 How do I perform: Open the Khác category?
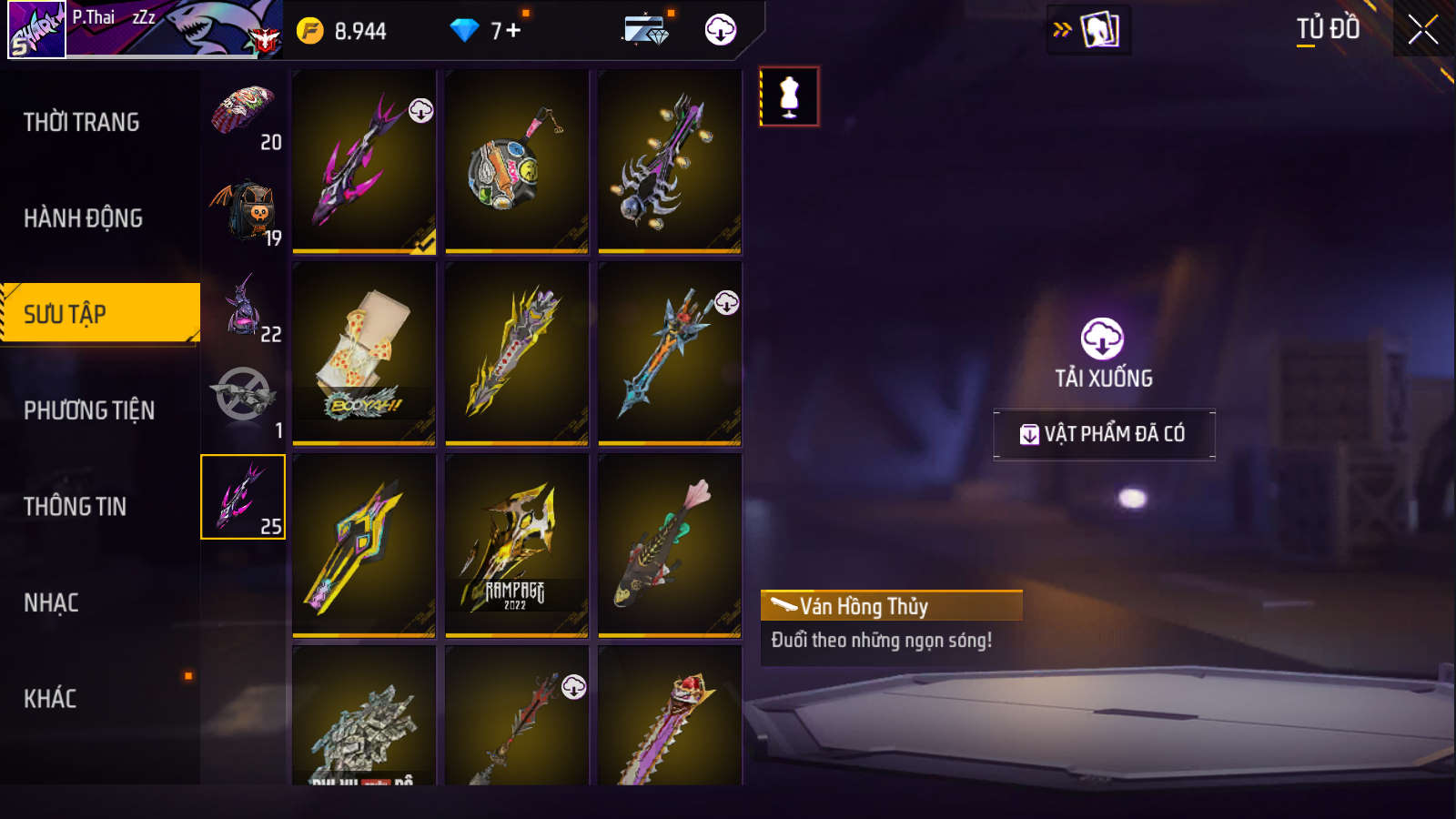(50, 699)
